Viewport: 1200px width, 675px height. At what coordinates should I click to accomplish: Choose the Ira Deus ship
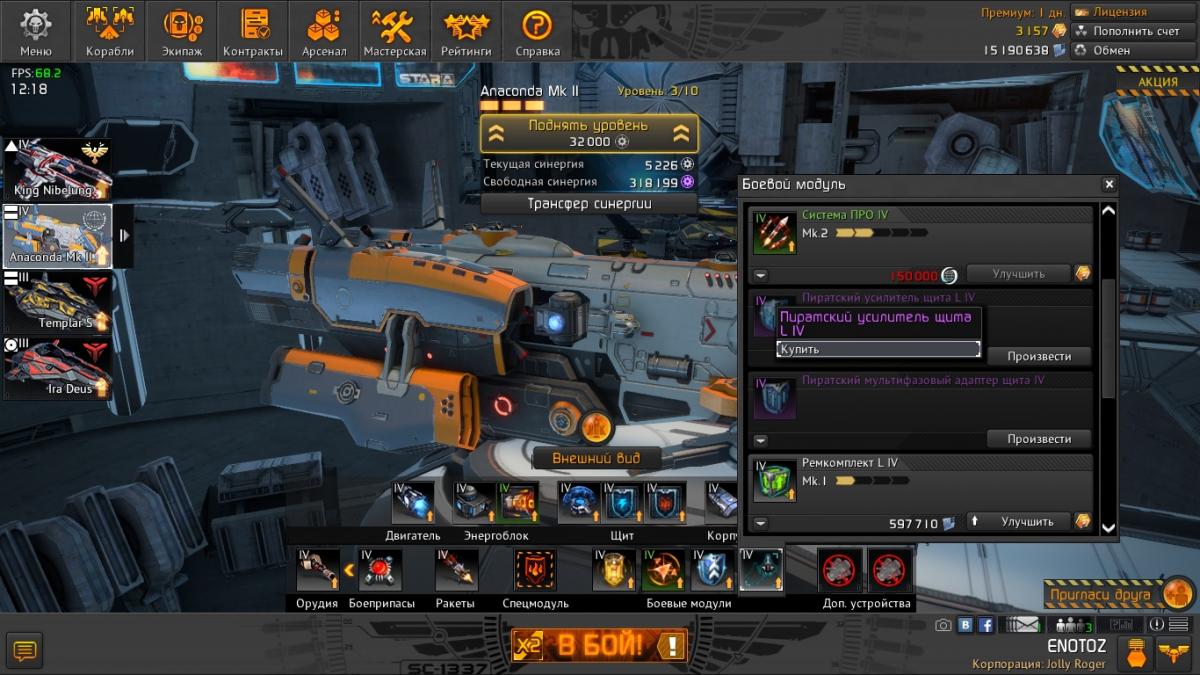57,368
